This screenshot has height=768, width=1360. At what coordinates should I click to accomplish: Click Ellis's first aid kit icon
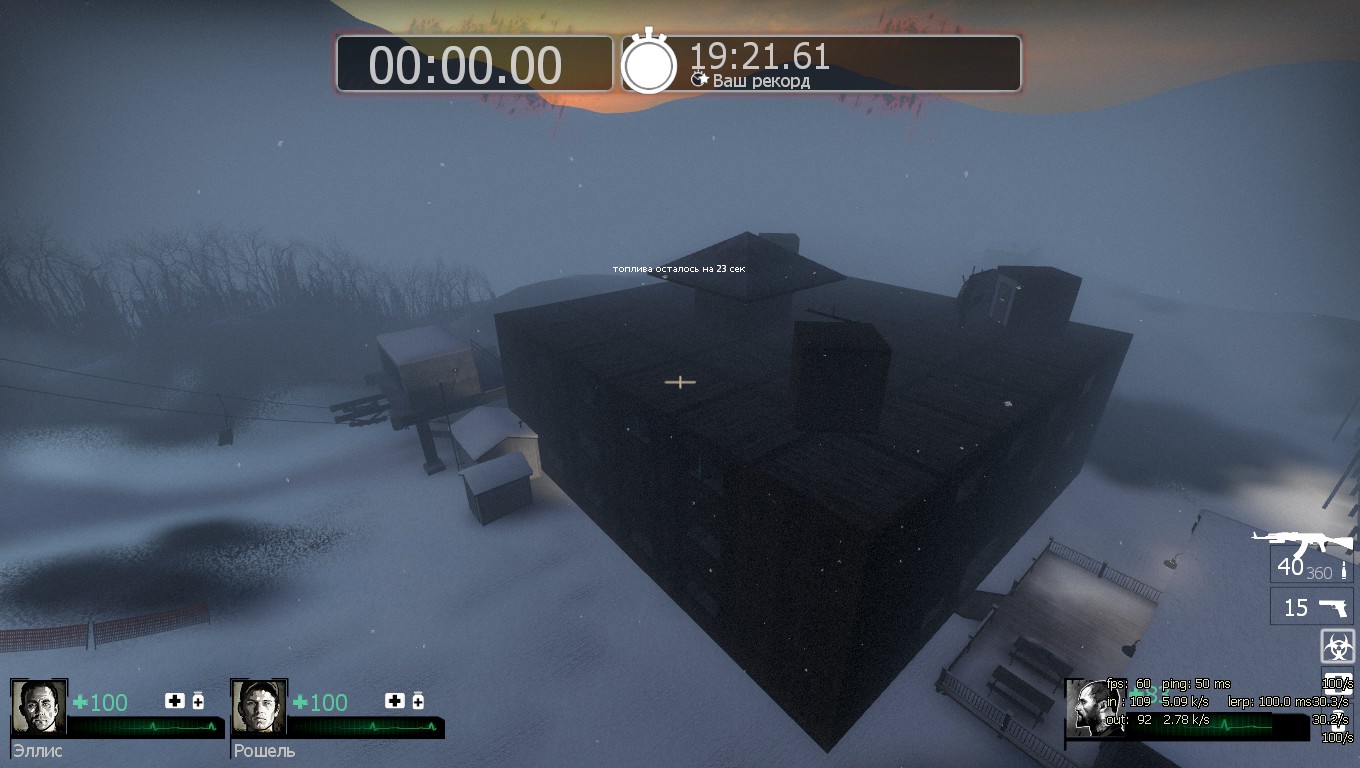click(x=174, y=701)
